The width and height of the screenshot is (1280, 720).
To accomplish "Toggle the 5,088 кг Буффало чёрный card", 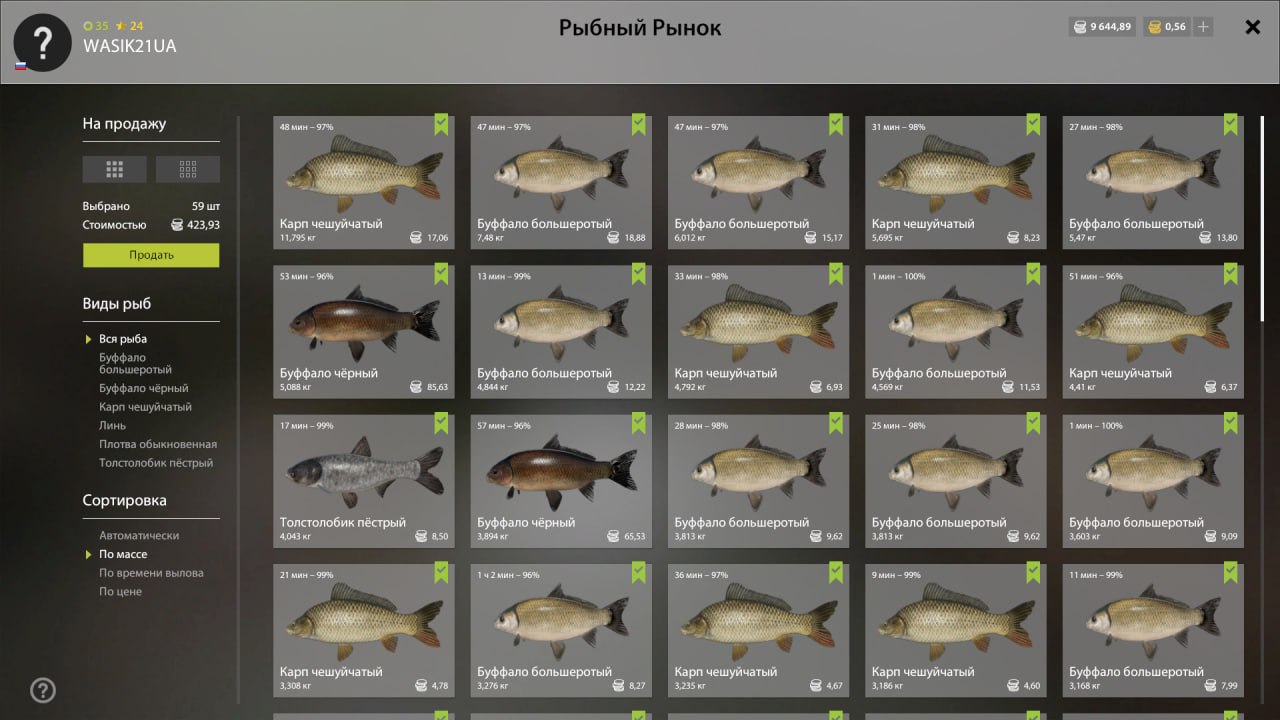I will point(363,331).
